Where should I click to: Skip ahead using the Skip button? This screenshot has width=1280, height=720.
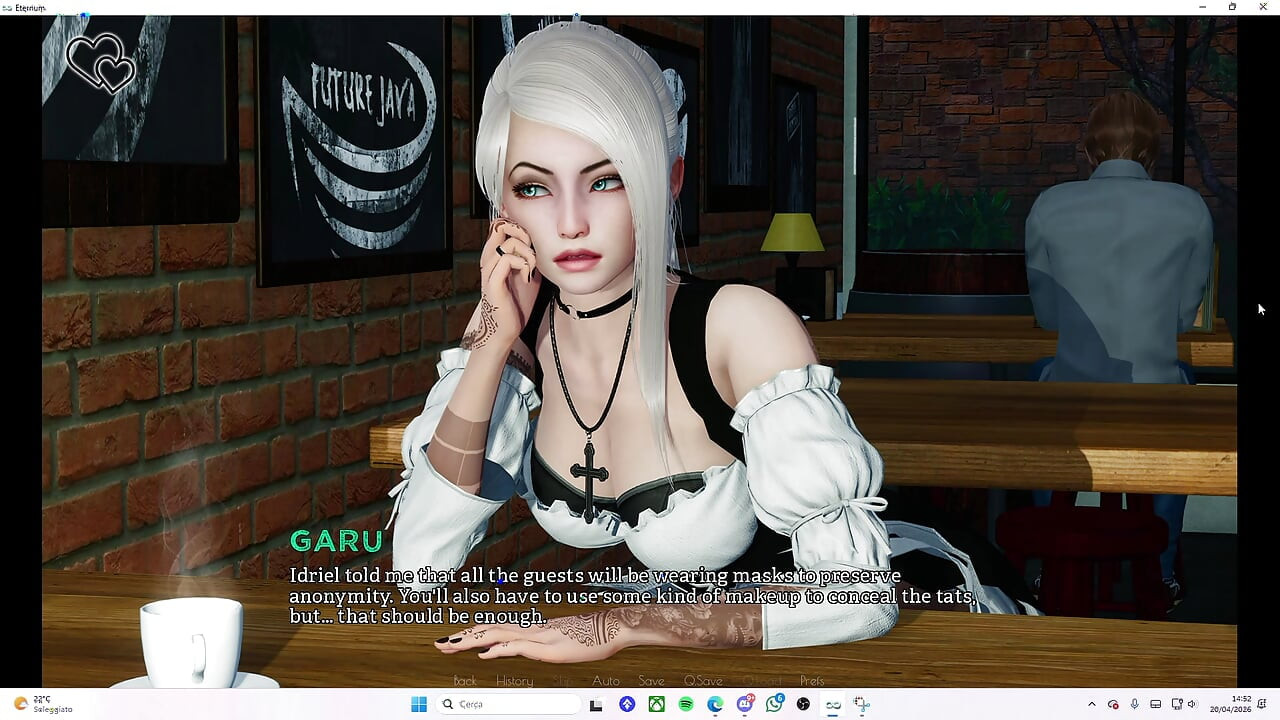pos(563,681)
